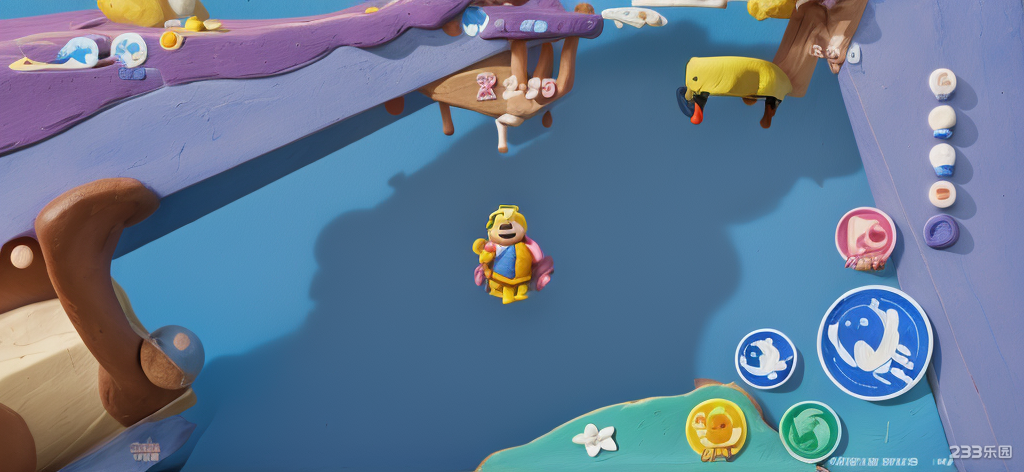Click the small purple round side button
This screenshot has height=472, width=1024.
tap(941, 231)
